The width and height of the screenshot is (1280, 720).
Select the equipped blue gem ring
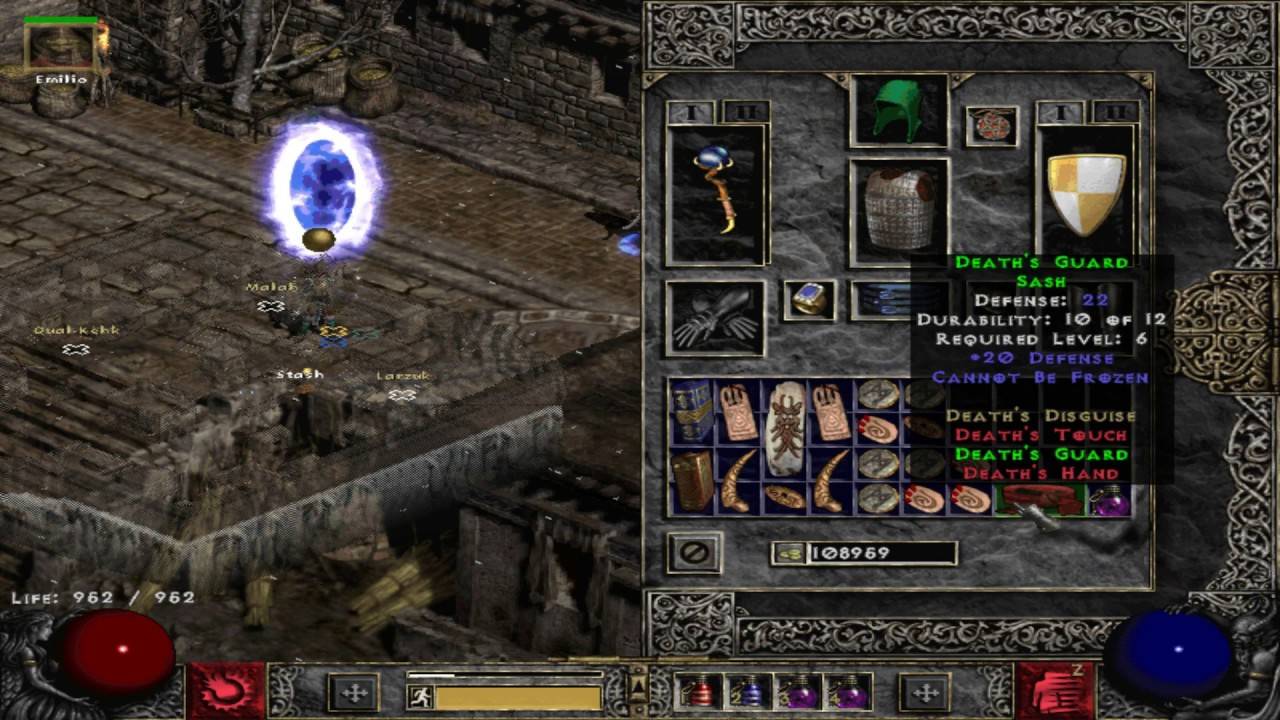(808, 299)
